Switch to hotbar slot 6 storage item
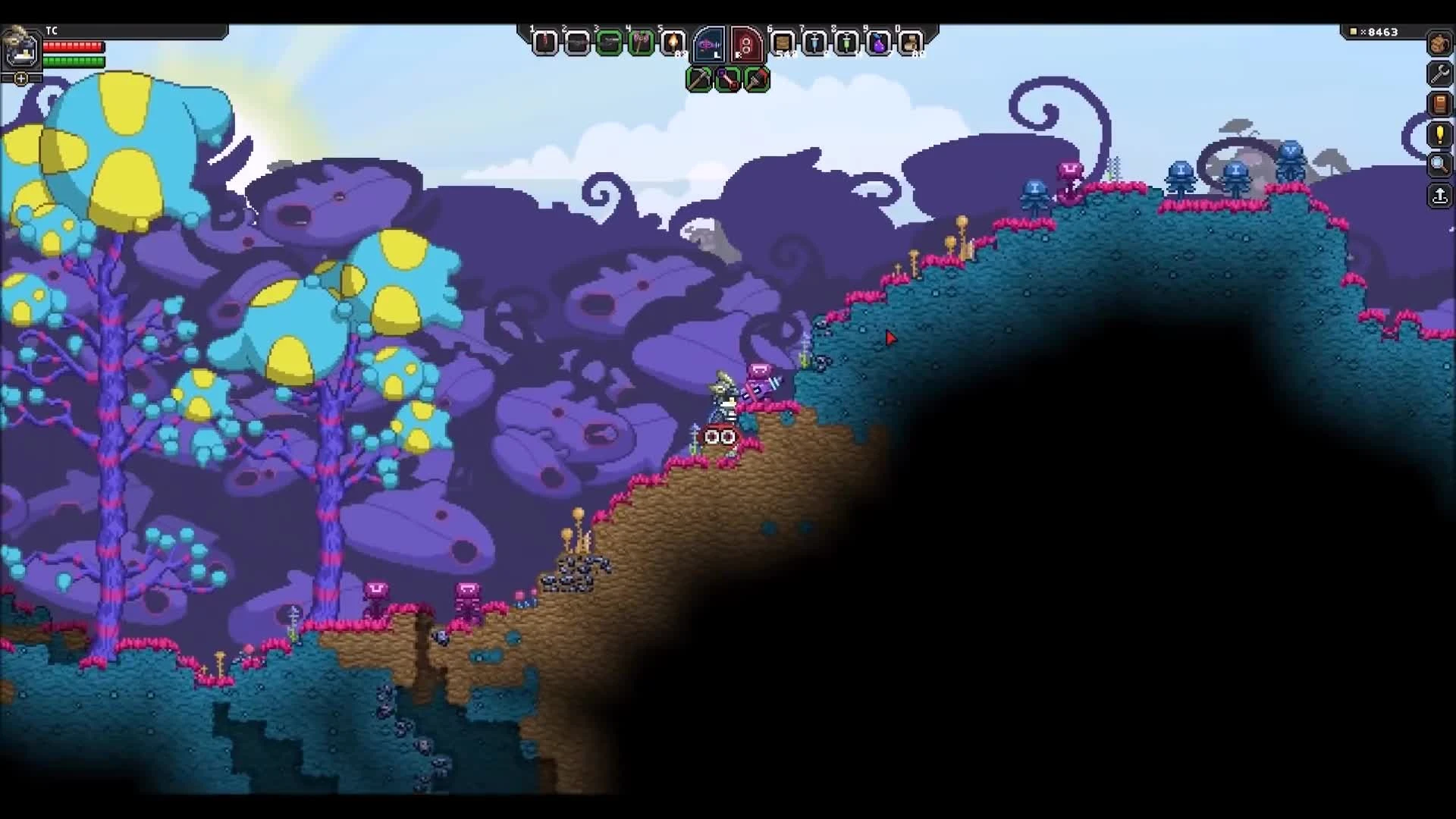The width and height of the screenshot is (1456, 819). coord(782,43)
